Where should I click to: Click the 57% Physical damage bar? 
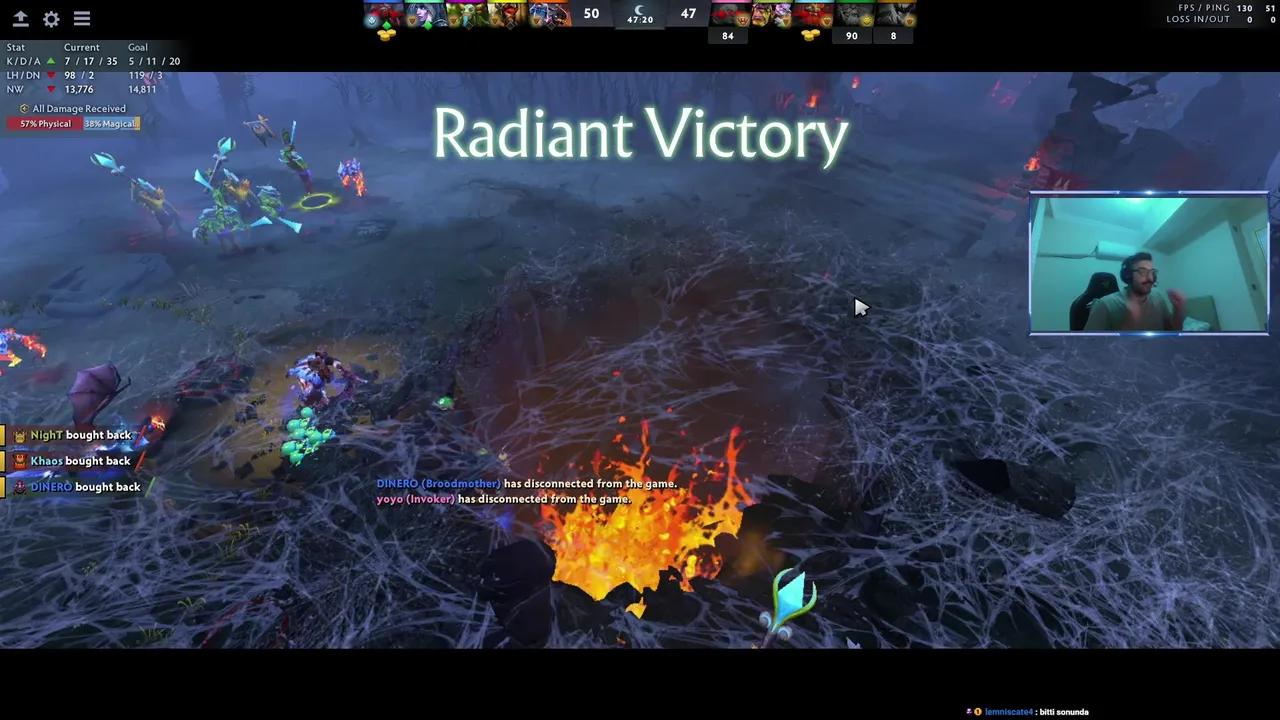[x=45, y=123]
